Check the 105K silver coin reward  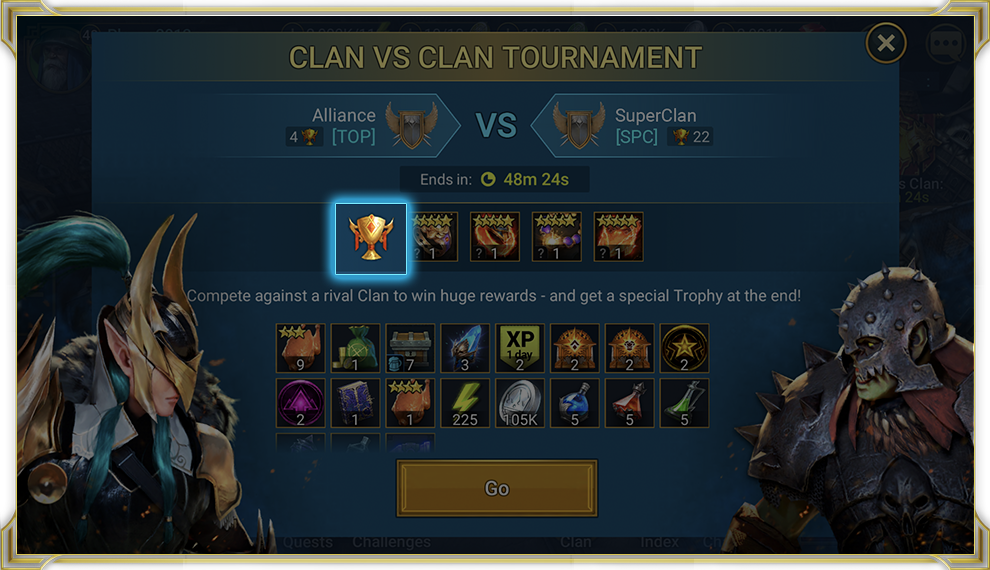click(520, 402)
